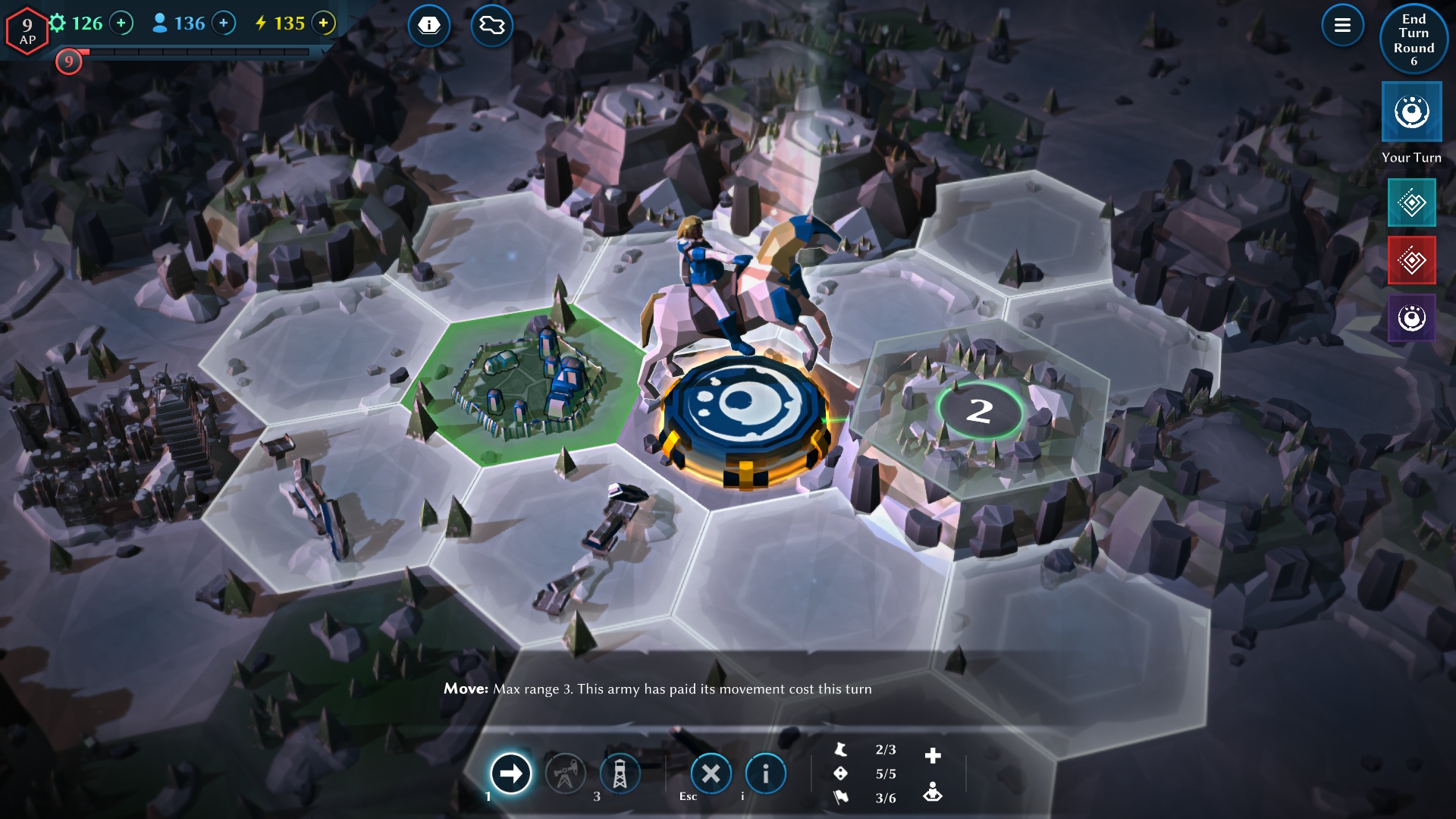Image resolution: width=1456 pixels, height=819 pixels.
Task: Cancel the current action with the X icon
Action: tap(711, 774)
